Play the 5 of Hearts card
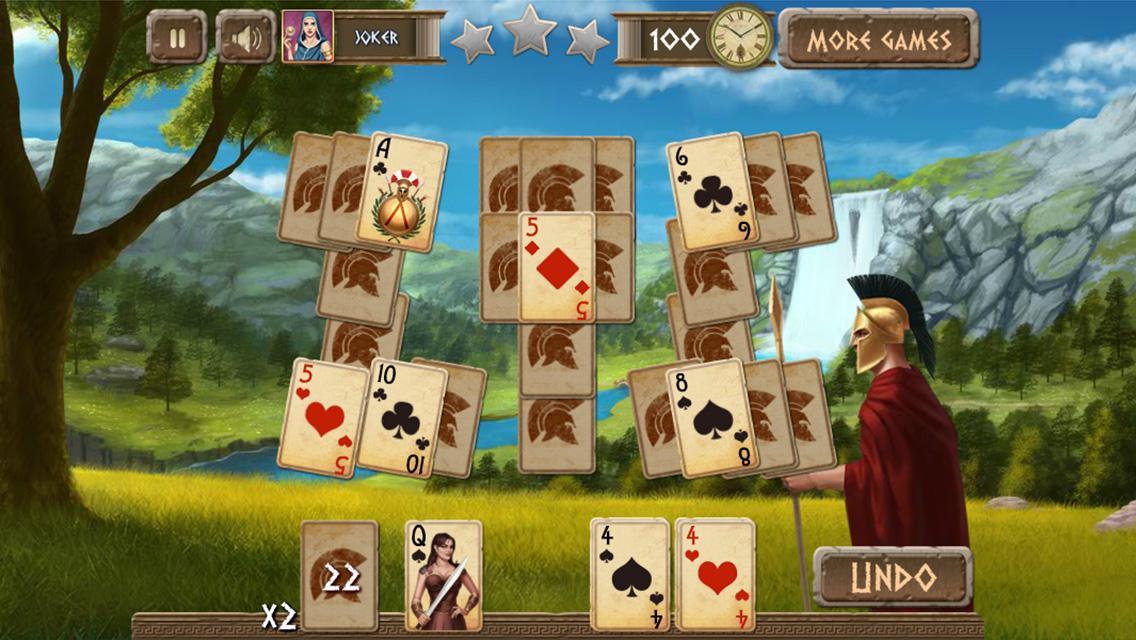This screenshot has width=1136, height=640. click(322, 418)
